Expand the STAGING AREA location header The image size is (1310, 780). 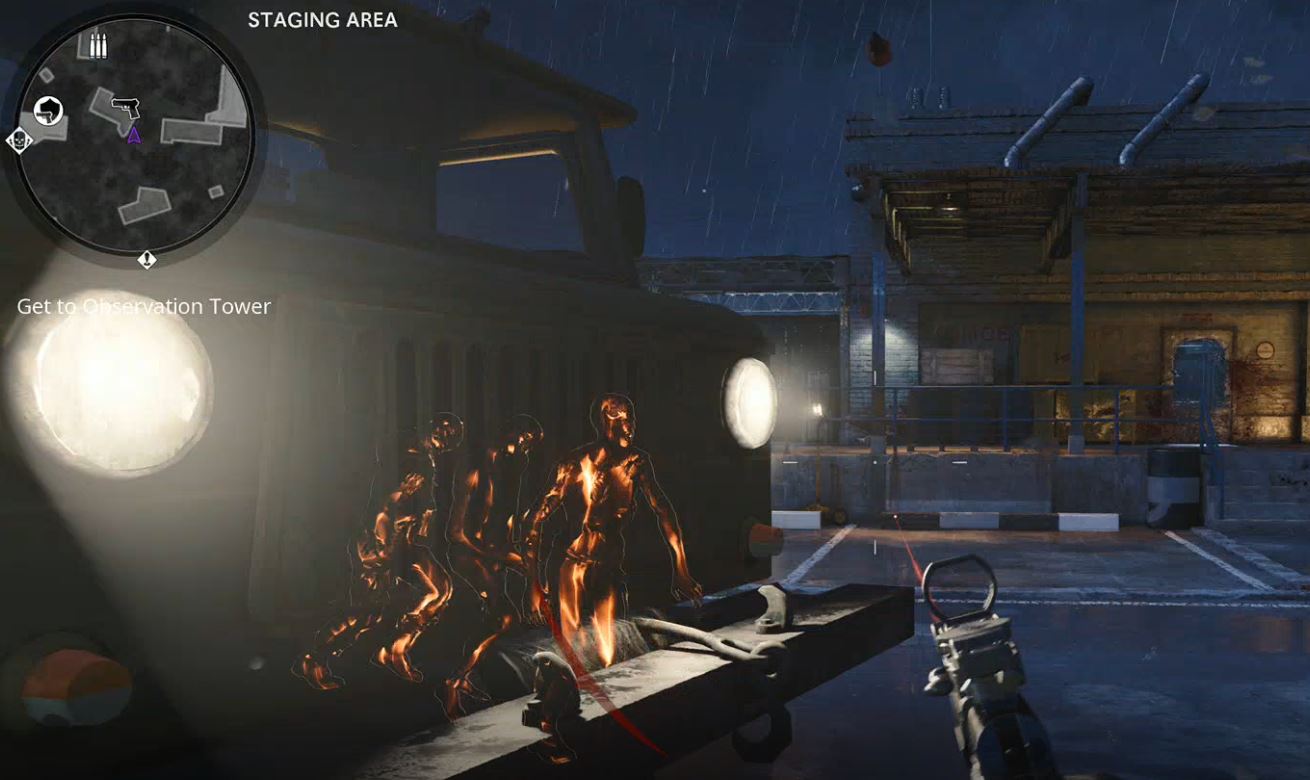pos(321,19)
